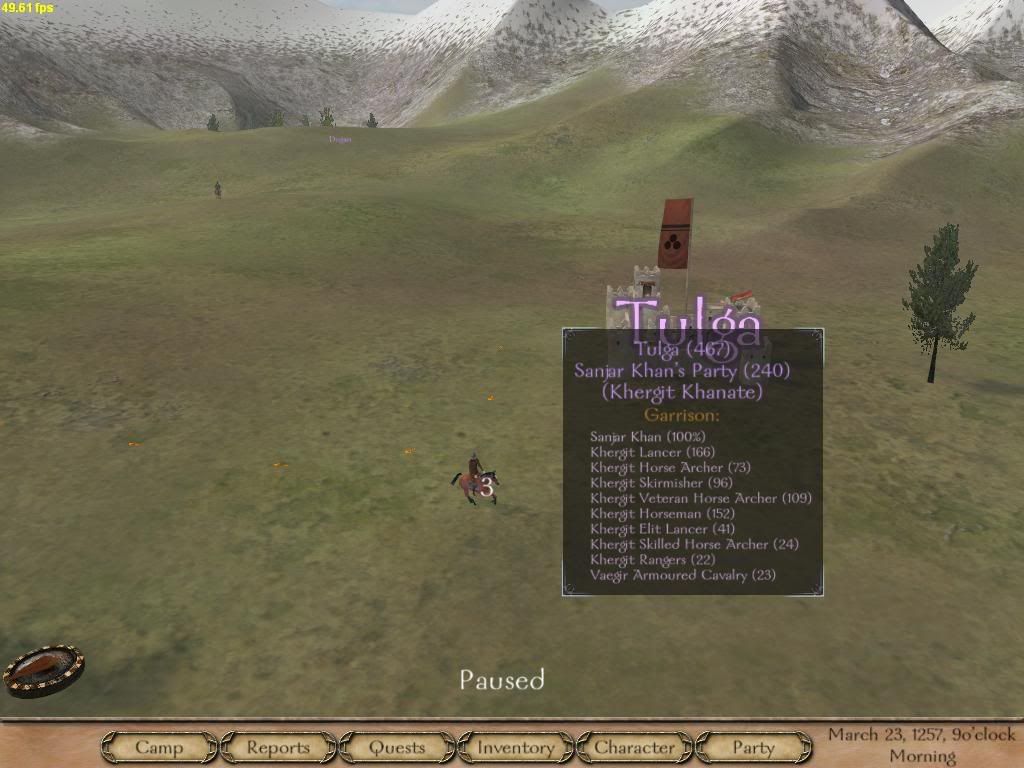Open the Inventory screen
Viewport: 1024px width, 768px height.
click(515, 747)
